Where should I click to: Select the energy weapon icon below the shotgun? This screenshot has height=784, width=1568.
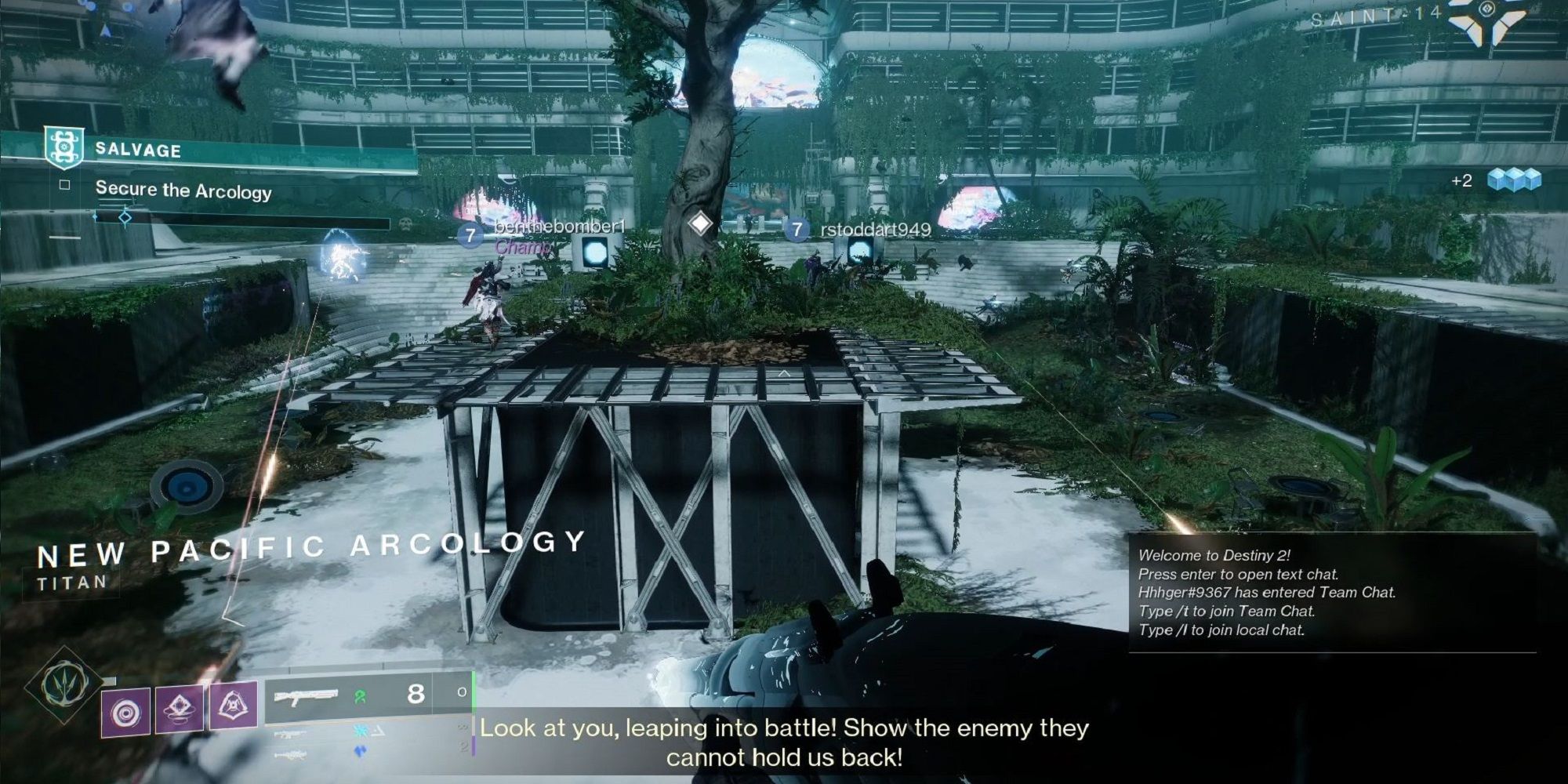(290, 732)
